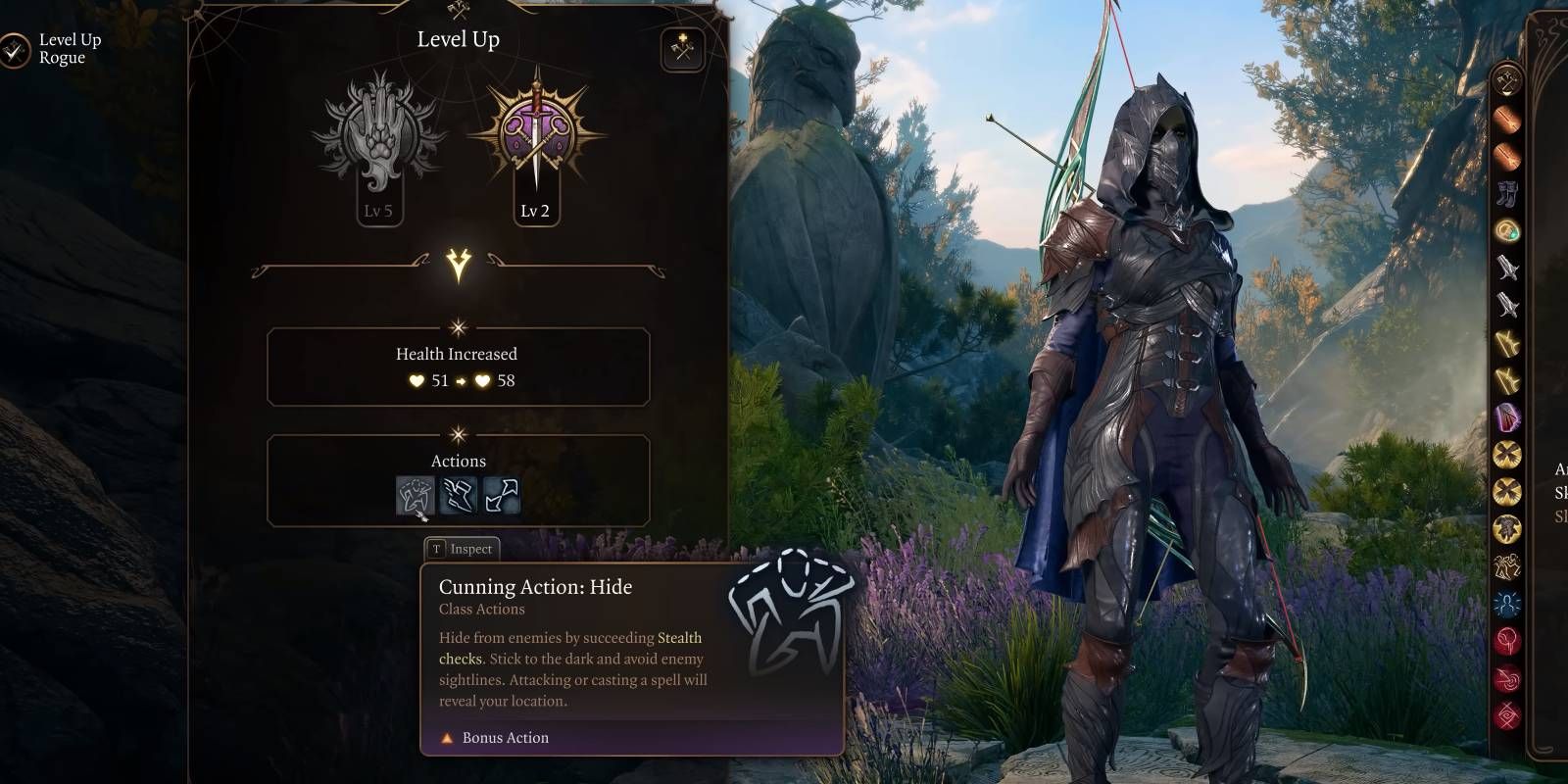Select the teal orb icon in side strip
1568x784 pixels.
tap(1506, 230)
